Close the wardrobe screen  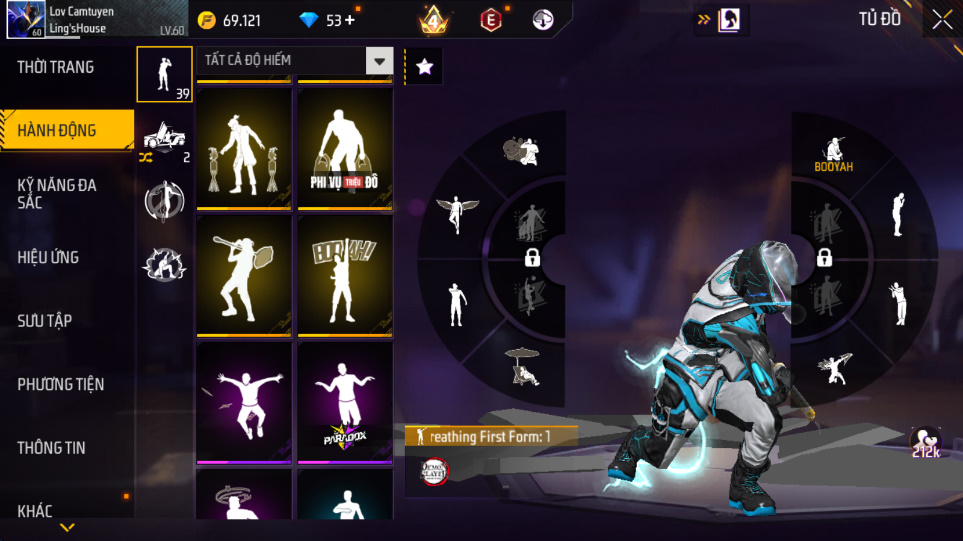pyautogui.click(x=941, y=20)
